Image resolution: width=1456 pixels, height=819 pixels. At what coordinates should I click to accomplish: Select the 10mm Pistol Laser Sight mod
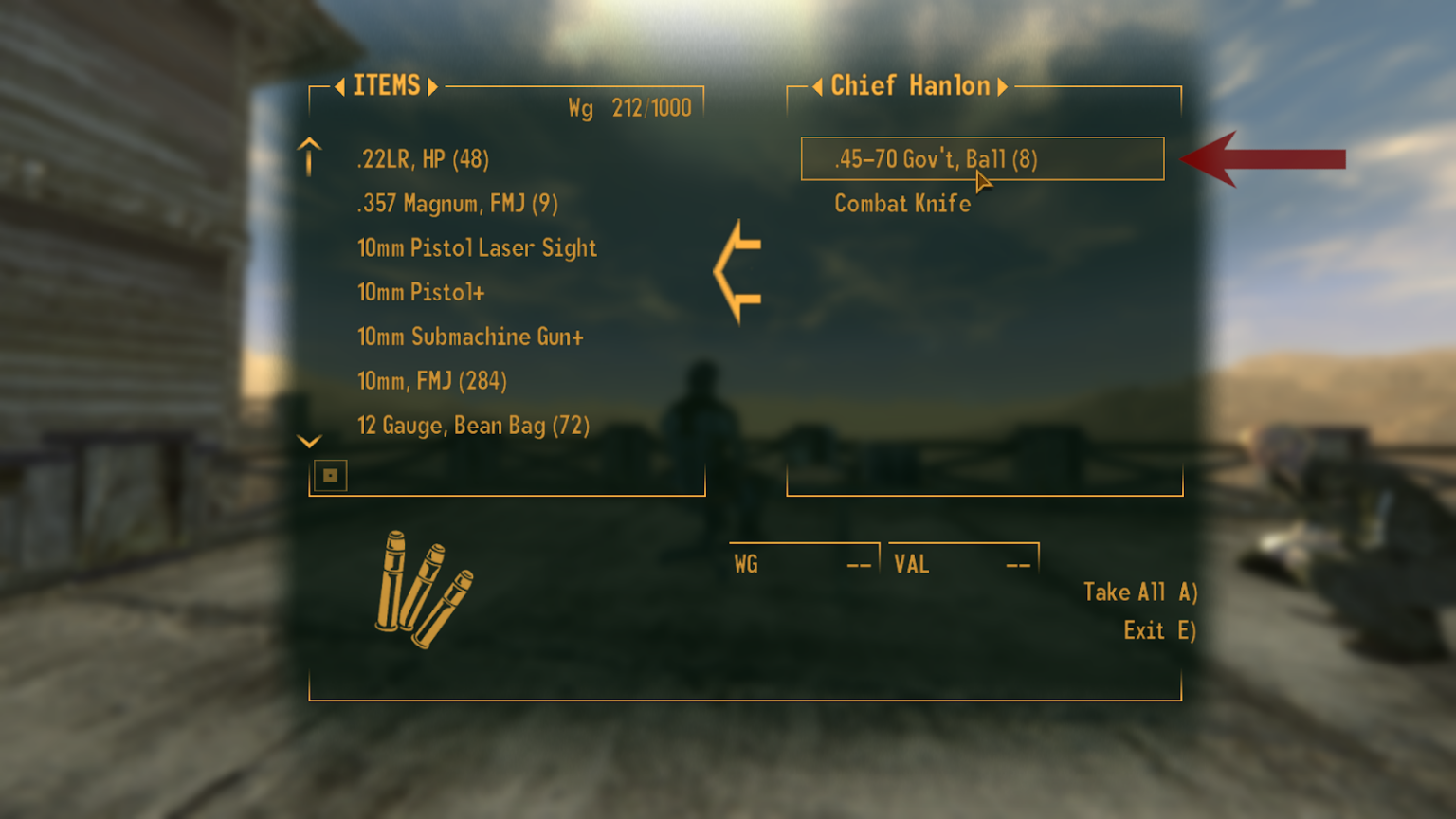[x=477, y=248]
